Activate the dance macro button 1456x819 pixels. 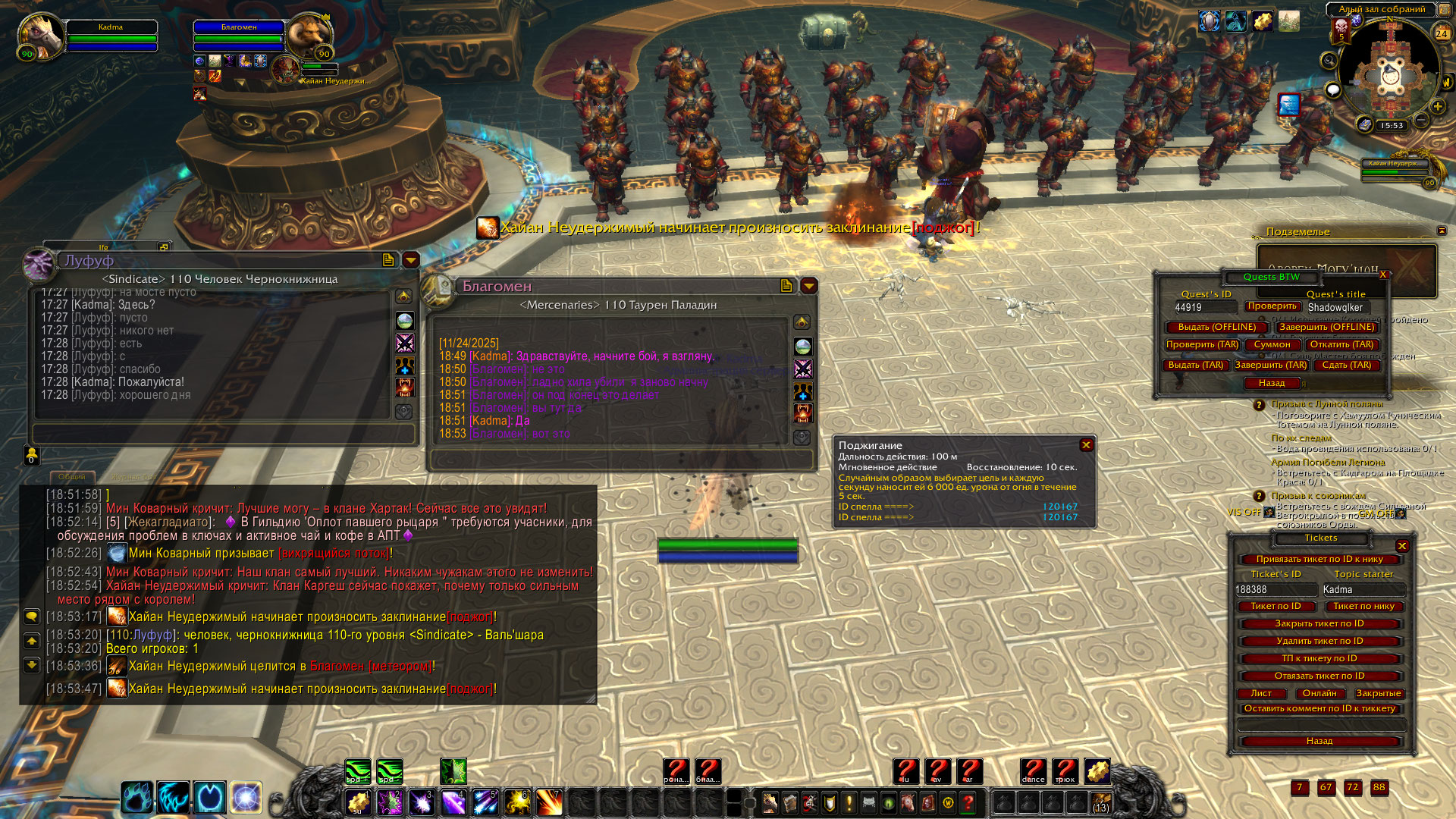point(1033,771)
